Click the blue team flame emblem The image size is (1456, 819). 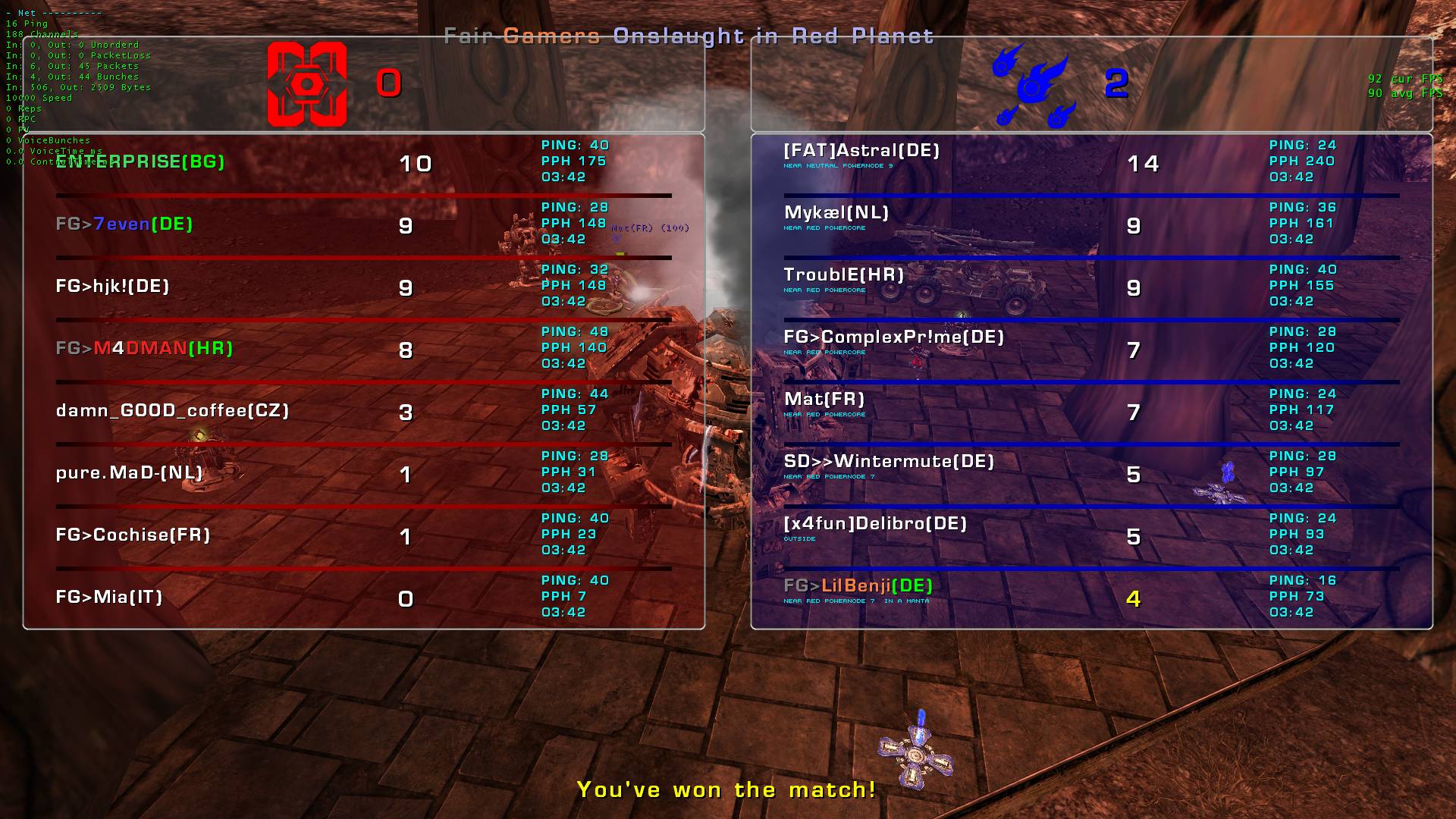(1032, 85)
